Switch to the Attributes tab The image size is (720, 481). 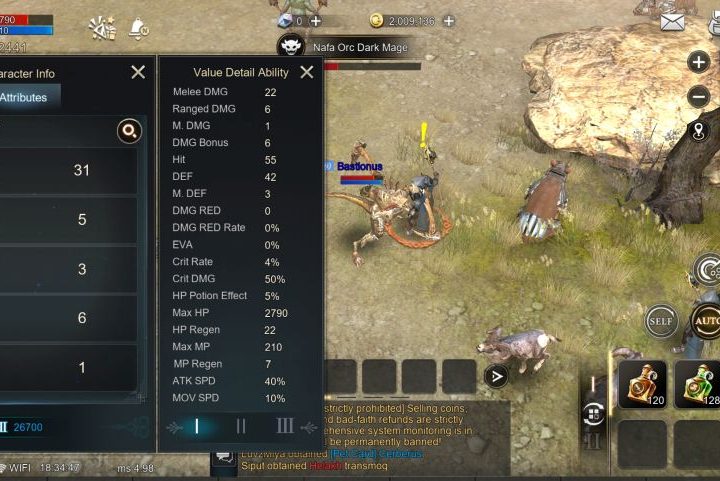[26, 97]
